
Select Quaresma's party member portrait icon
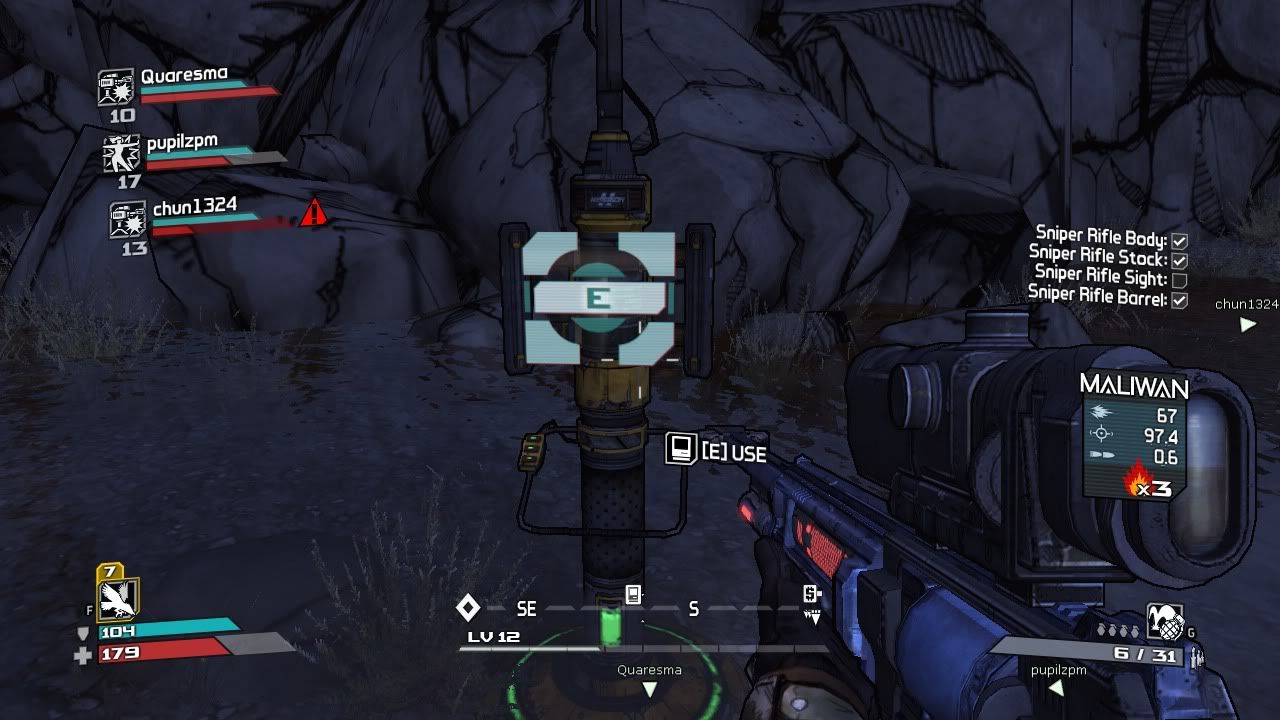coord(116,88)
